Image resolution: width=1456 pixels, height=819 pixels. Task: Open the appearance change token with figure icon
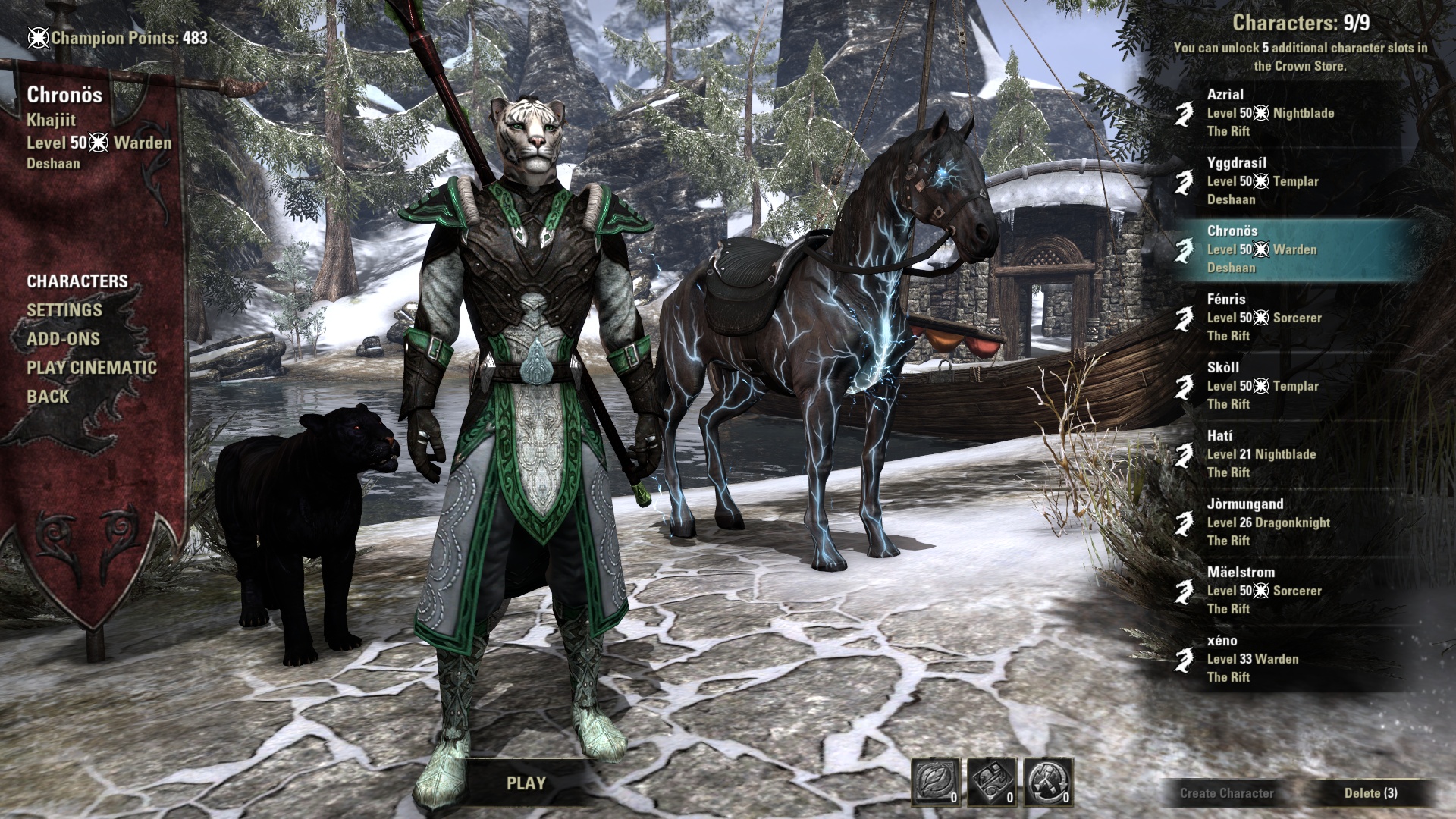pyautogui.click(x=1048, y=781)
